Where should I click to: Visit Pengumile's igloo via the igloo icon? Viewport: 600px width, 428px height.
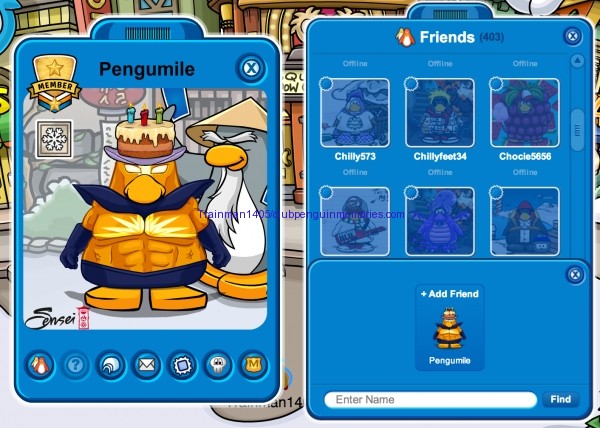[111, 365]
